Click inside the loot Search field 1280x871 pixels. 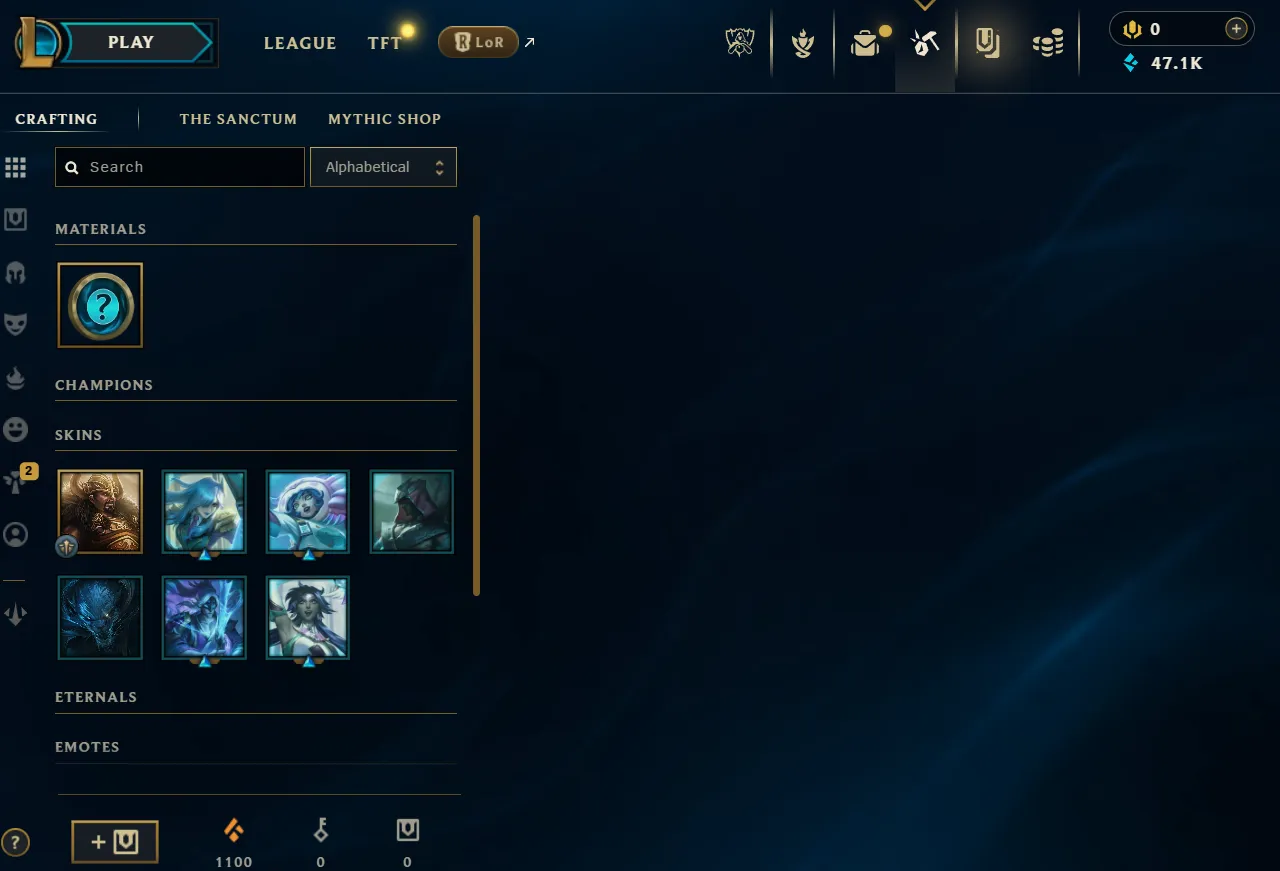(x=180, y=167)
